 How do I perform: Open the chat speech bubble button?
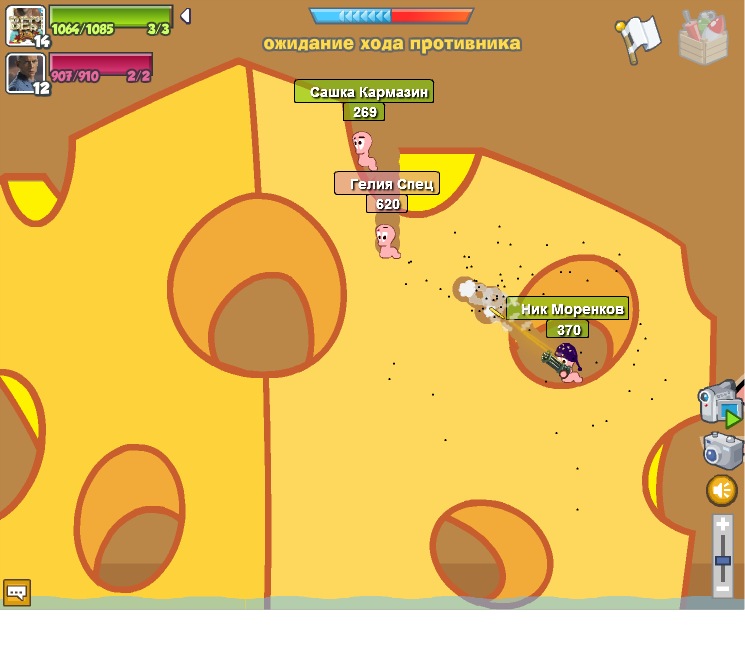[x=17, y=592]
